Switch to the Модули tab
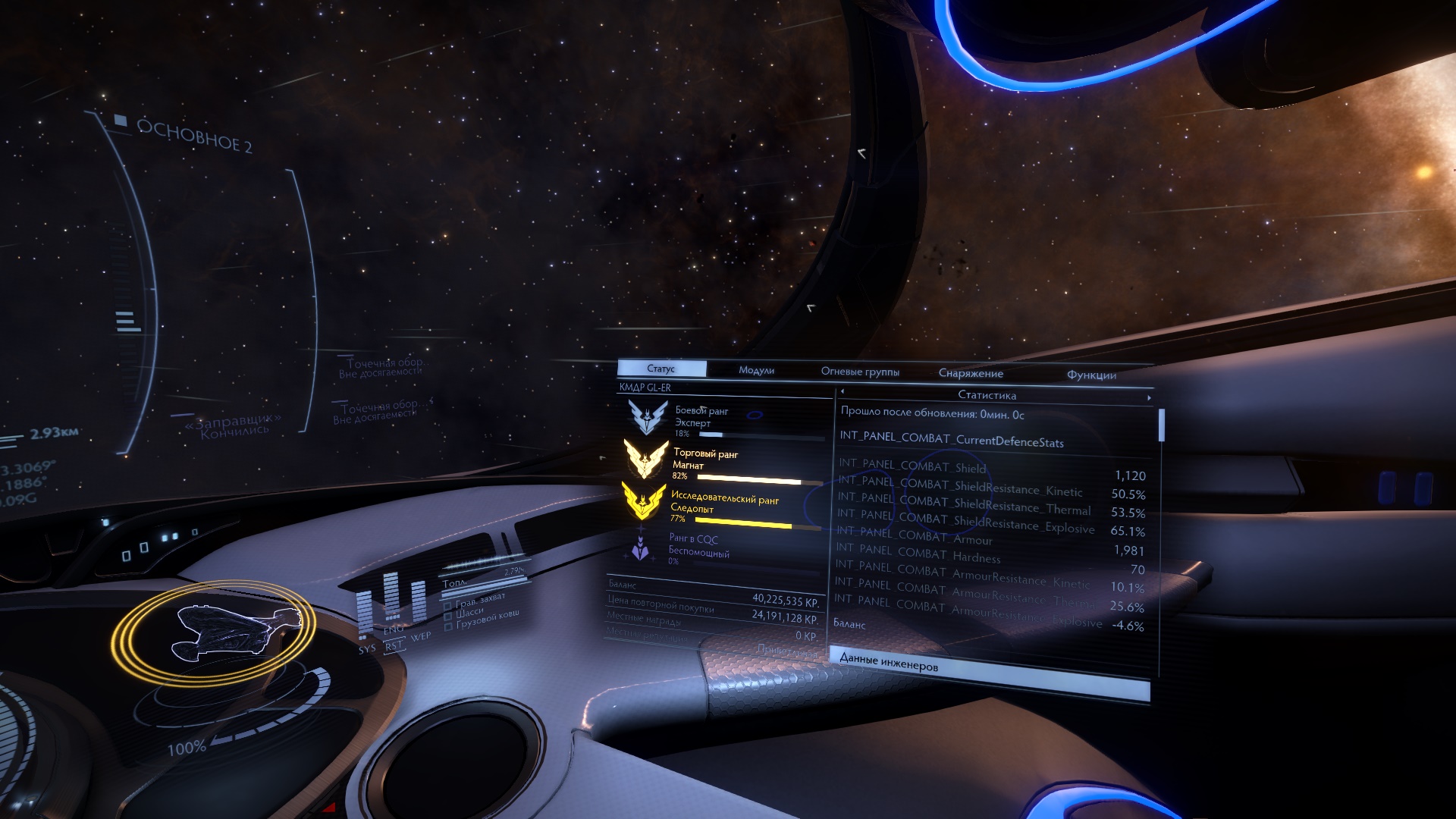The image size is (1456, 819). (x=756, y=370)
